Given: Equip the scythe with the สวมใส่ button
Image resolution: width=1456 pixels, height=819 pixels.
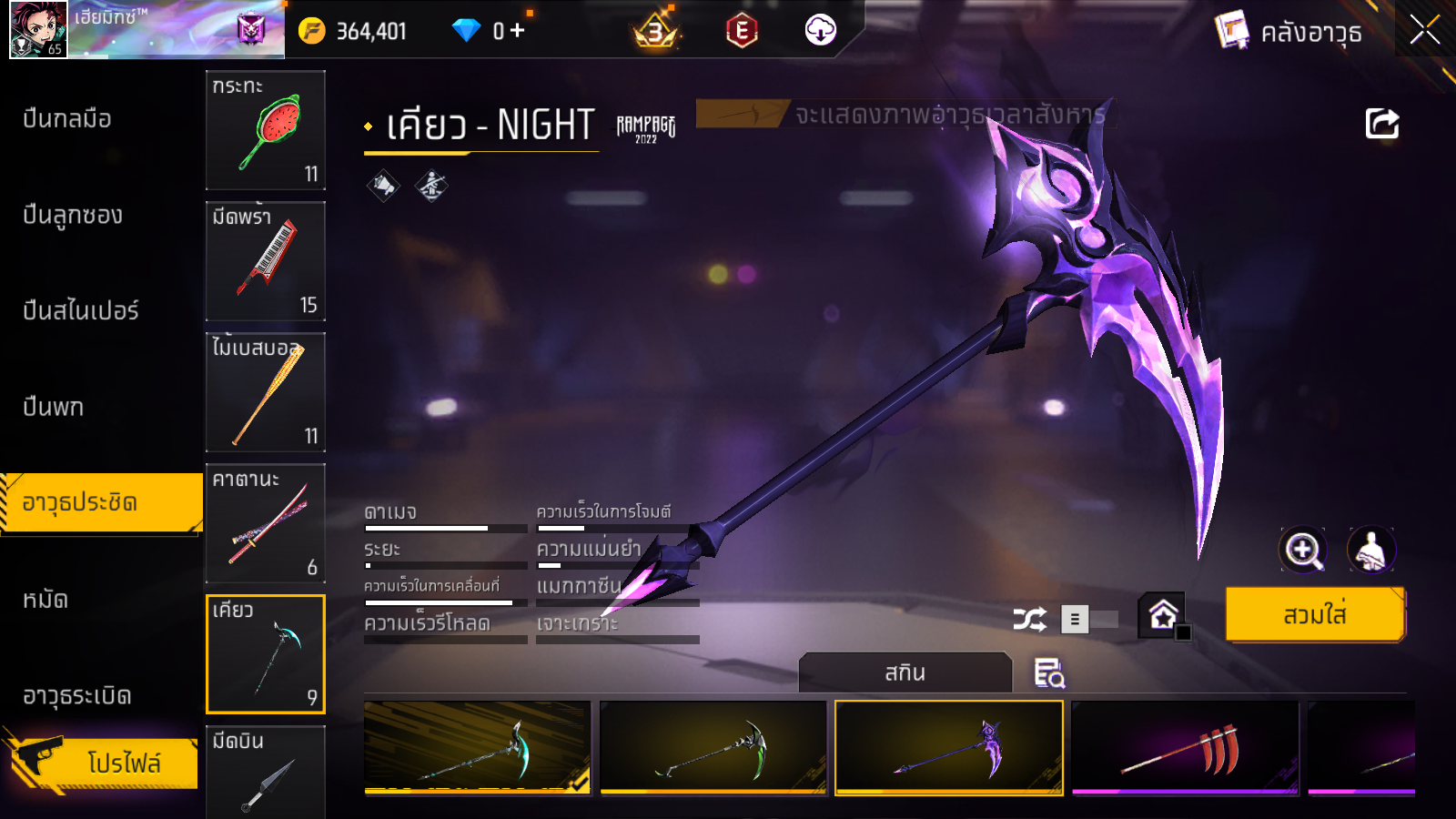Looking at the screenshot, I should point(1315,615).
